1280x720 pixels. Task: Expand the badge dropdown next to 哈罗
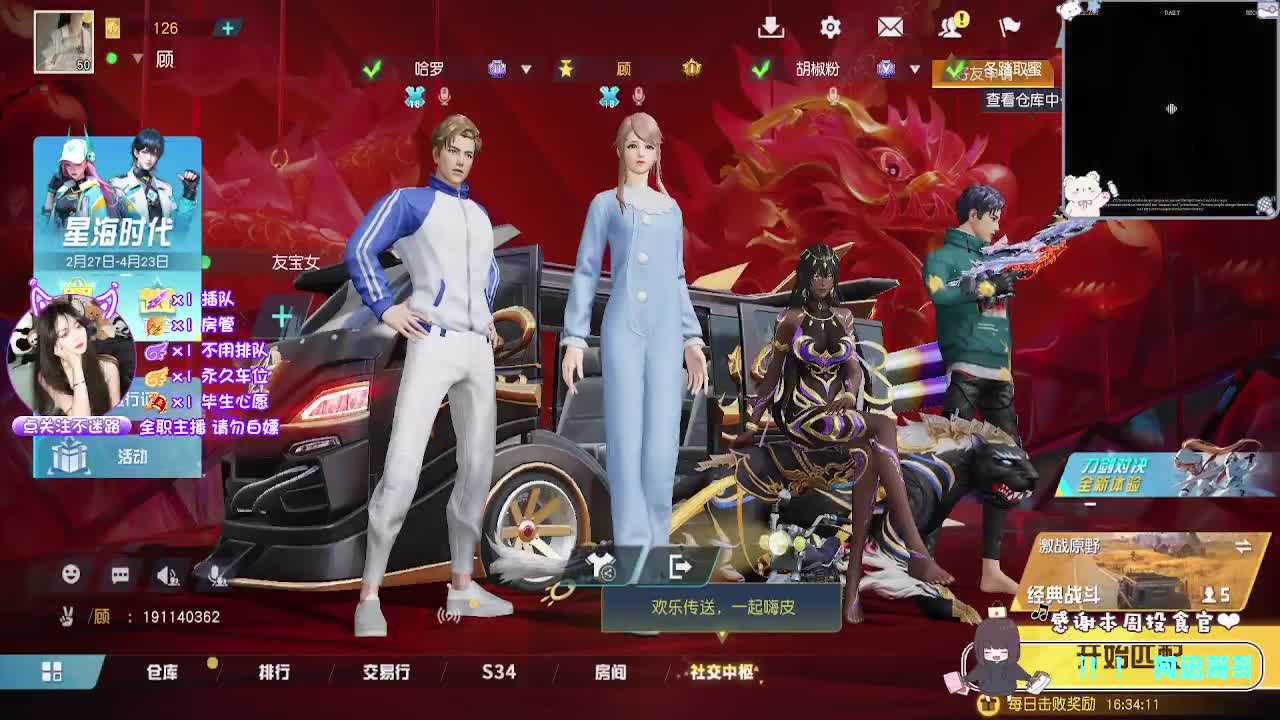pos(524,68)
